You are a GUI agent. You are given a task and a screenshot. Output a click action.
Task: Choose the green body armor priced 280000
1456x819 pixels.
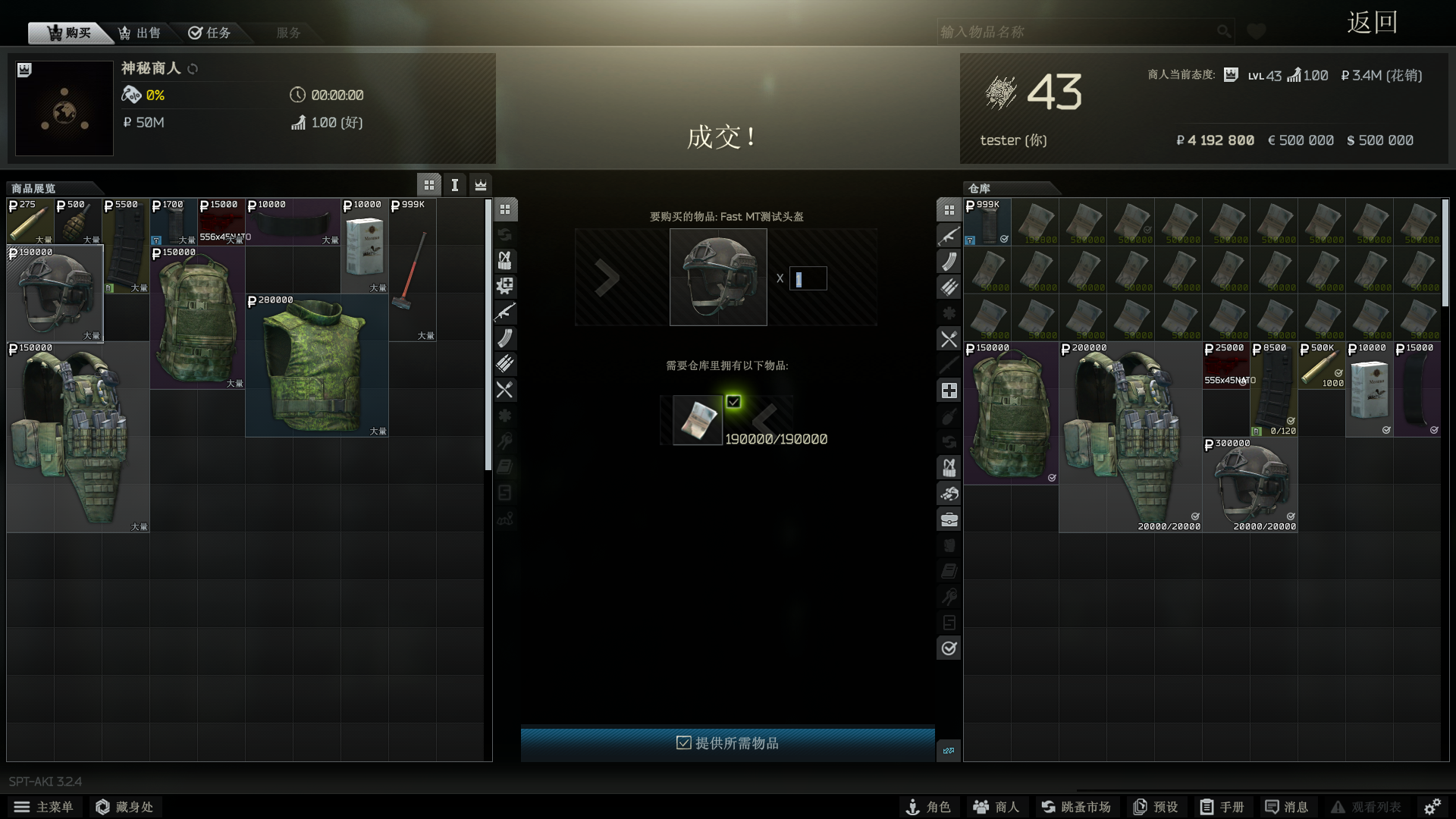(x=316, y=366)
